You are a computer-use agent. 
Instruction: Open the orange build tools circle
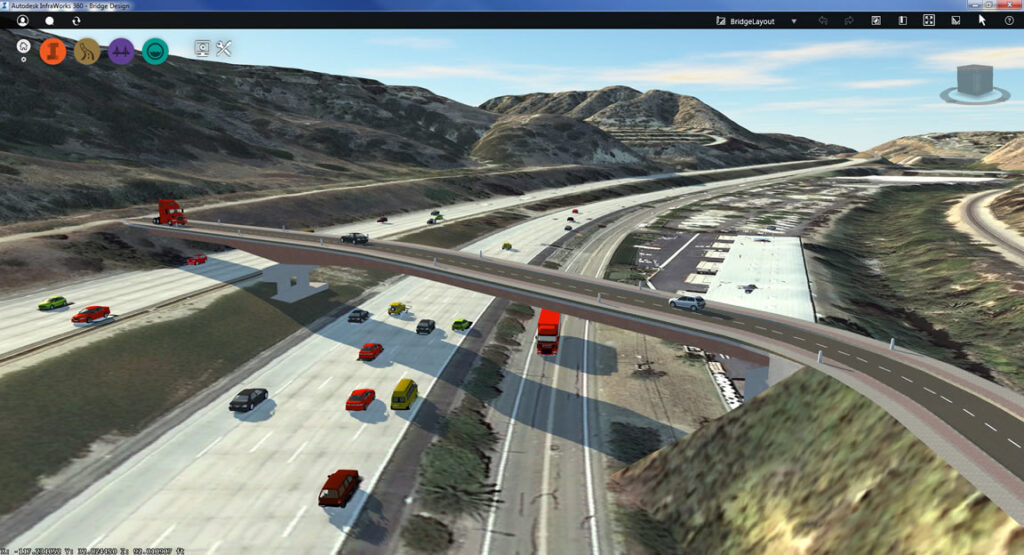[53, 51]
